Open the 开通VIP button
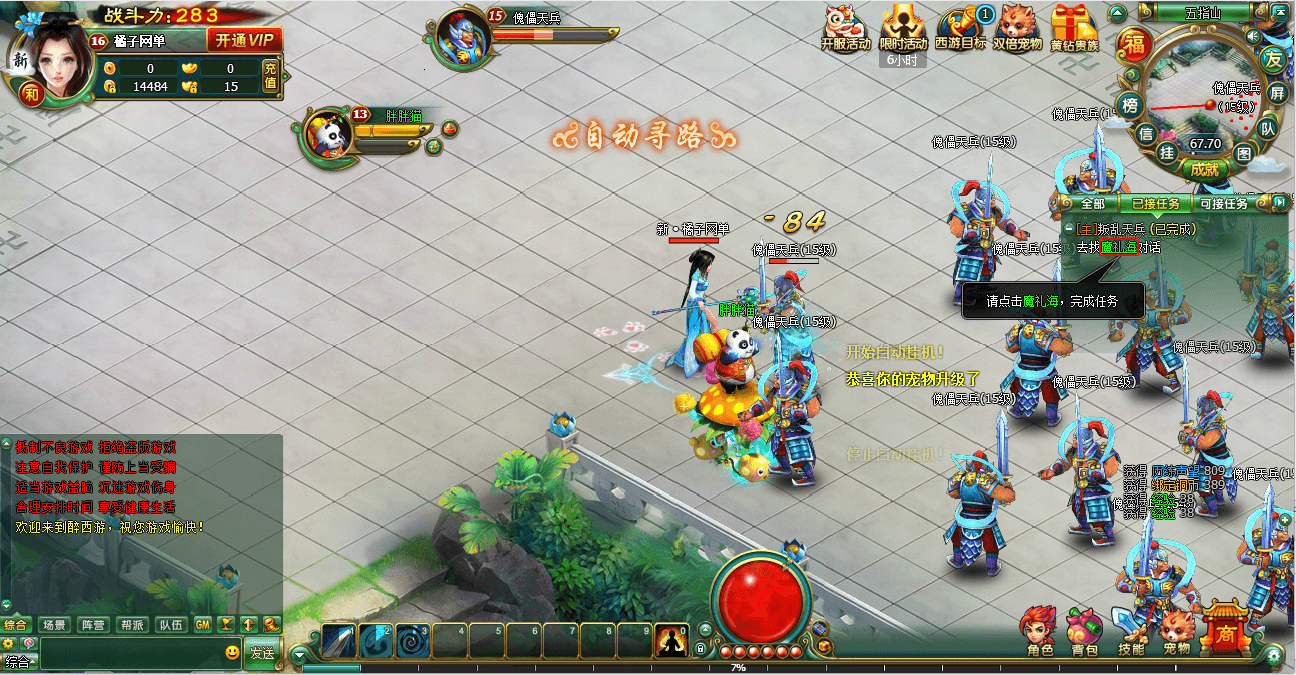1296x675 pixels. pos(244,40)
